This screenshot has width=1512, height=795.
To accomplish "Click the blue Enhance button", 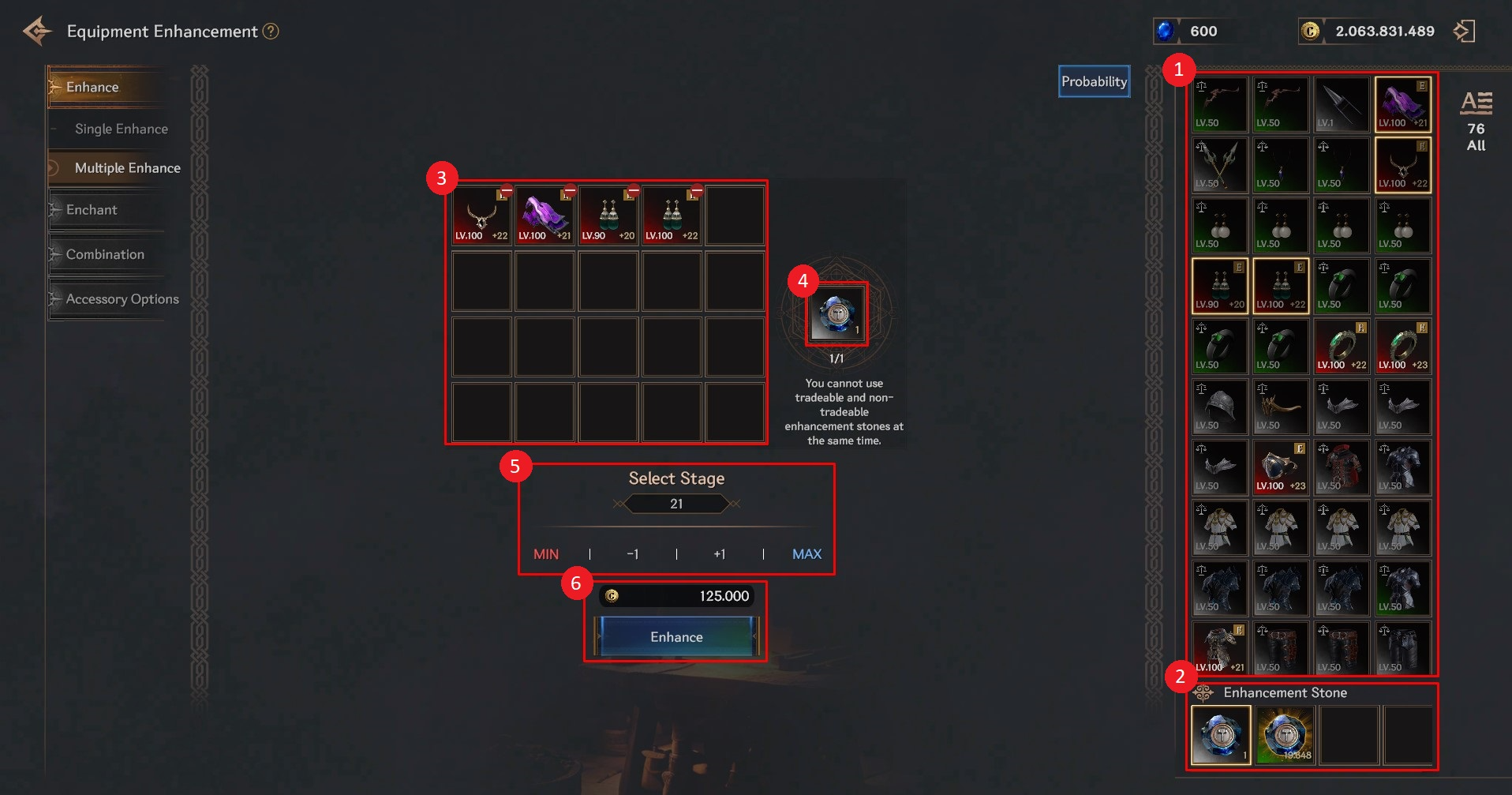I will pos(676,637).
